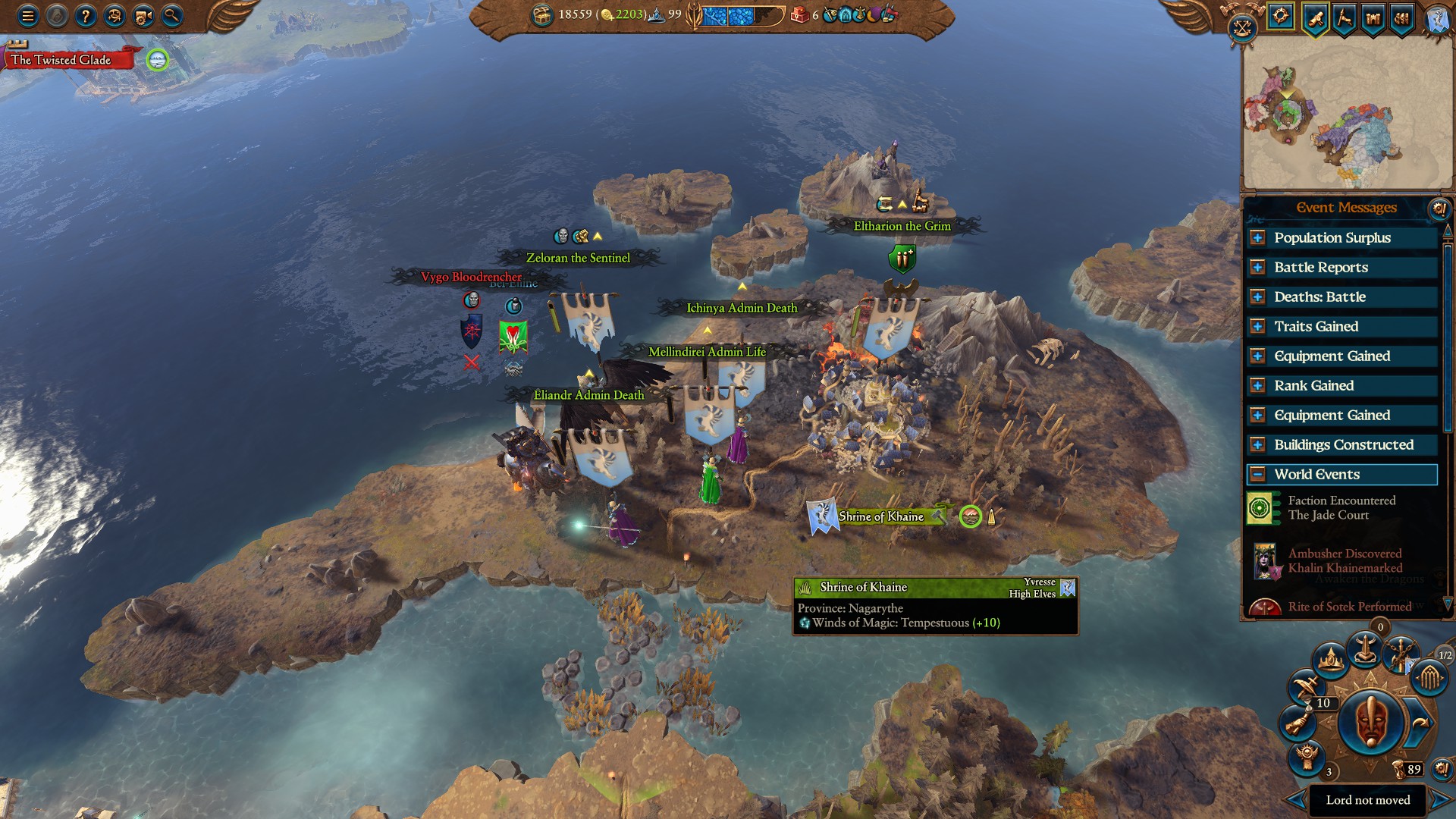This screenshot has width=1456, height=819.
Task: Select the Shrine of Khaine settlement label
Action: [881, 516]
